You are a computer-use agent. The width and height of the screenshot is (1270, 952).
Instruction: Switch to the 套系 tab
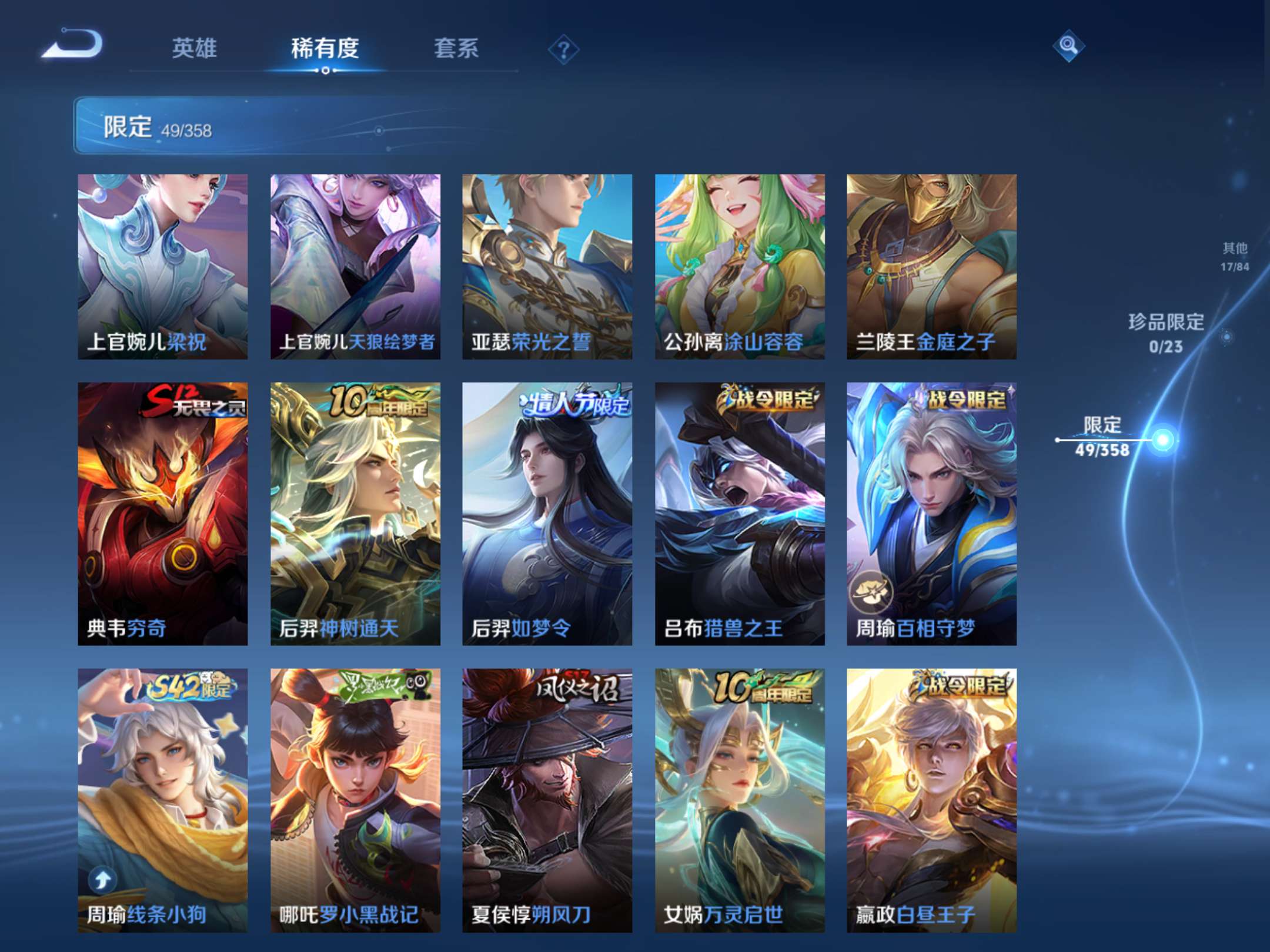click(x=456, y=50)
